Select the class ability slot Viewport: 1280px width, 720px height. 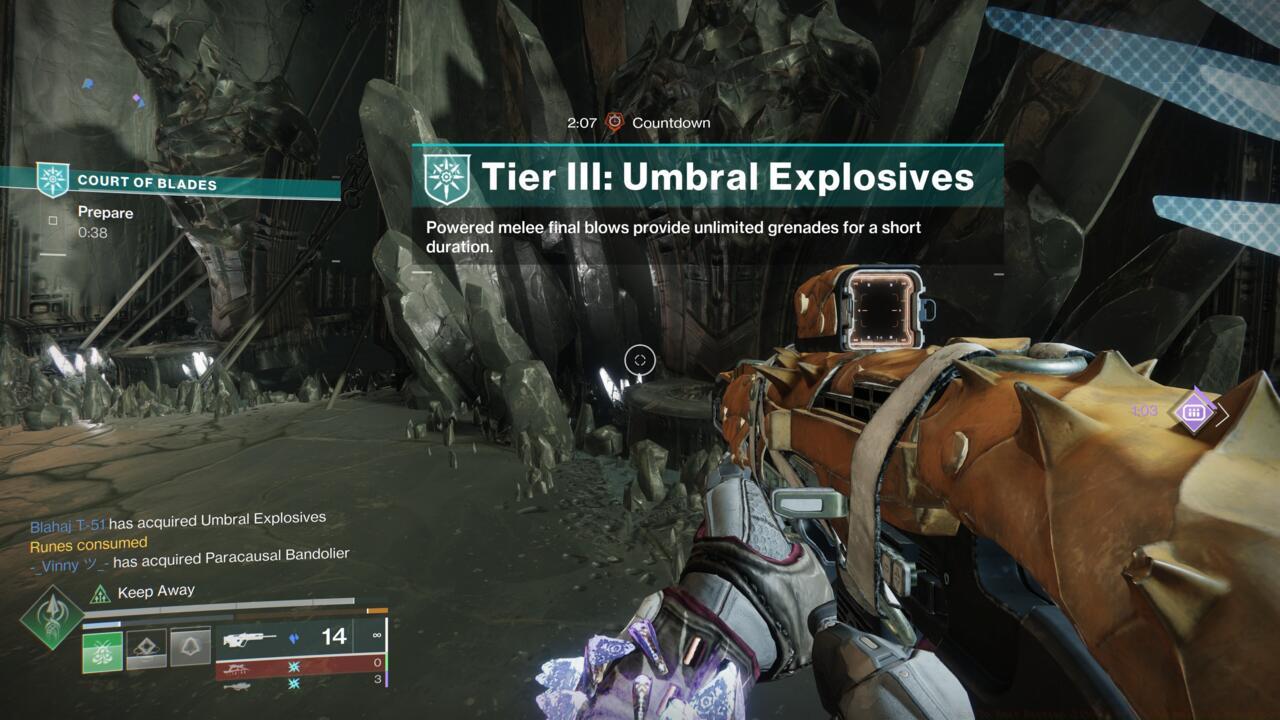point(190,647)
